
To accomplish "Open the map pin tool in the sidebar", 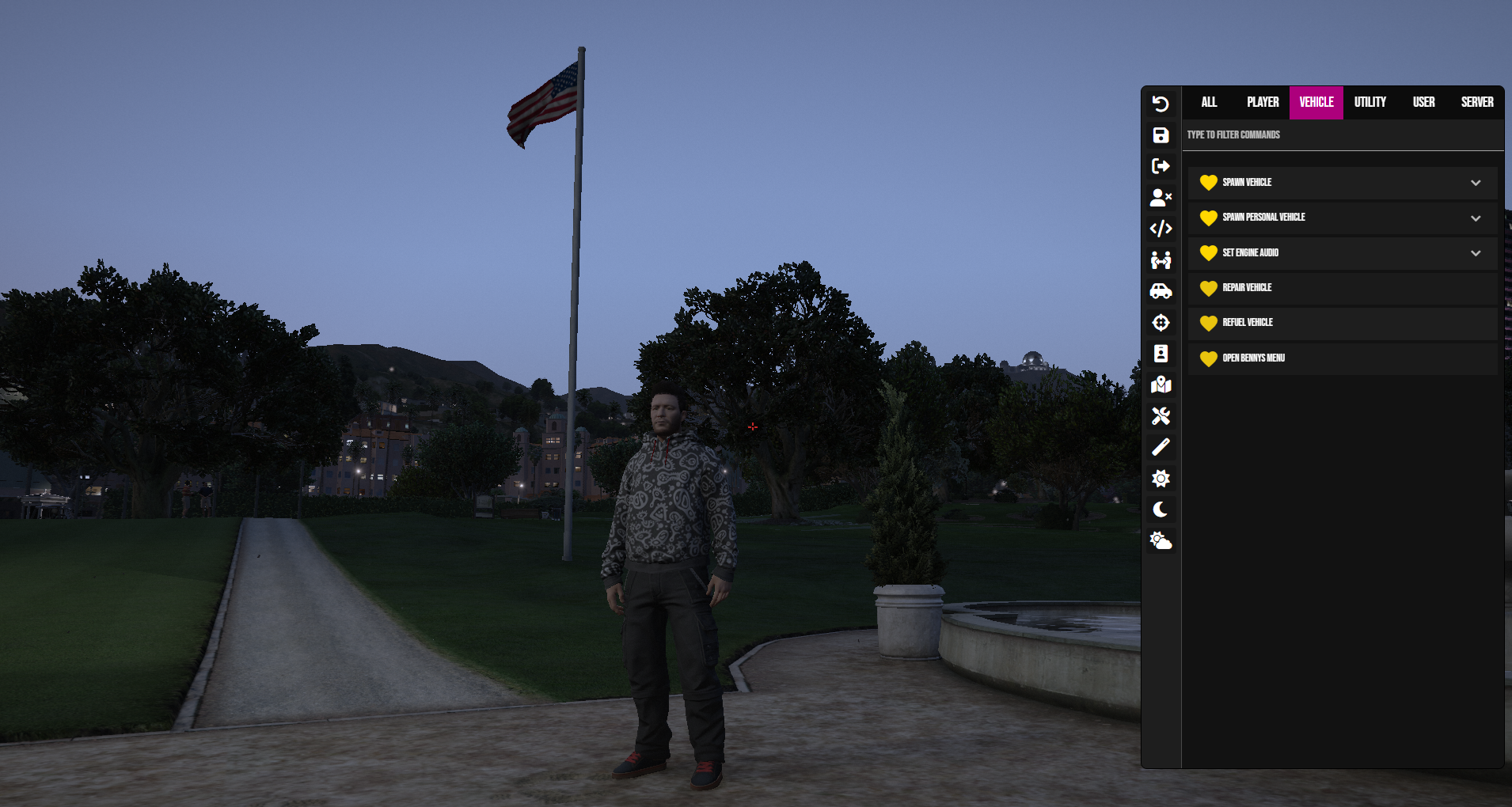I will tap(1161, 385).
